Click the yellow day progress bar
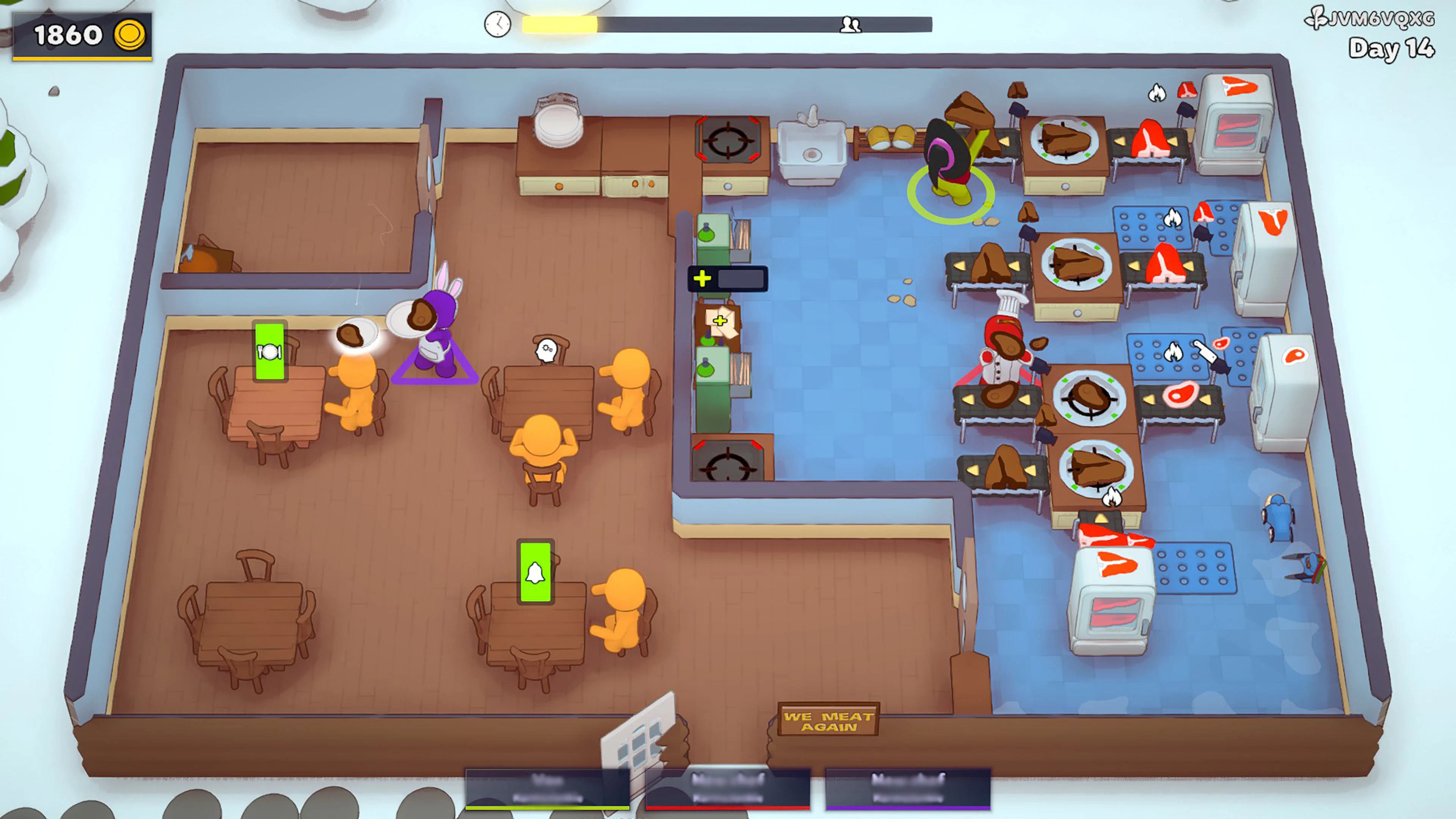The image size is (1456, 819). click(x=560, y=25)
